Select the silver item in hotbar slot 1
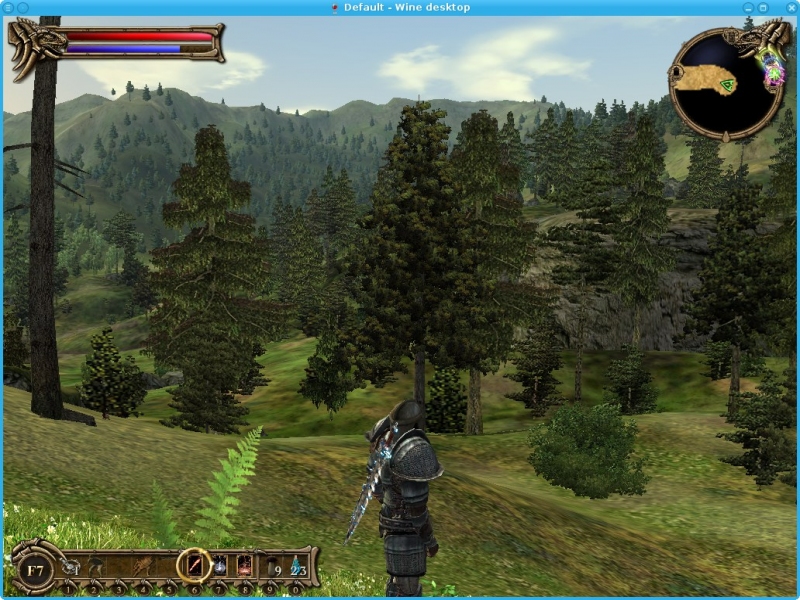 coord(68,567)
